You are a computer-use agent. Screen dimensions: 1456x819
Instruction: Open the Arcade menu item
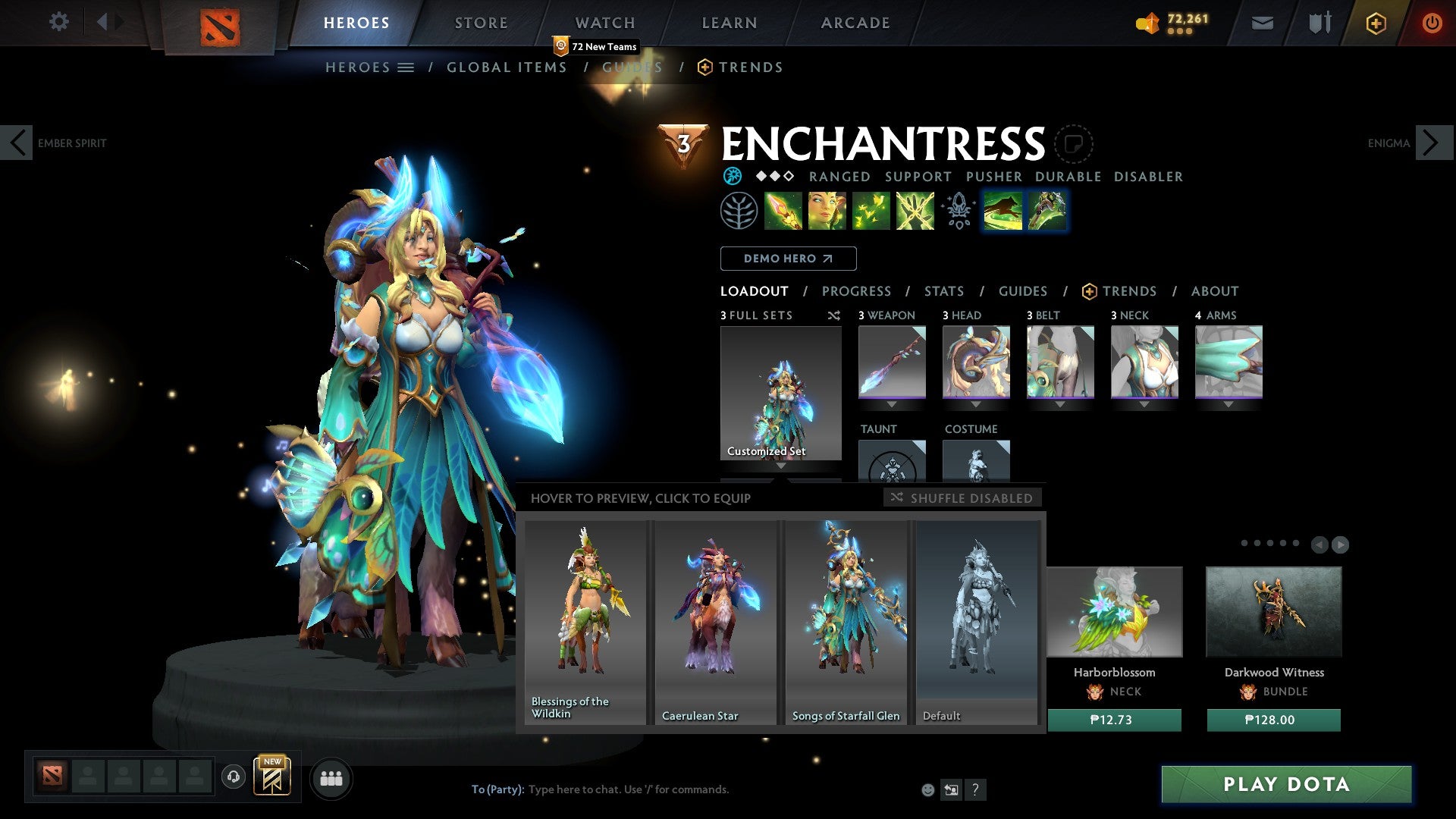click(855, 23)
